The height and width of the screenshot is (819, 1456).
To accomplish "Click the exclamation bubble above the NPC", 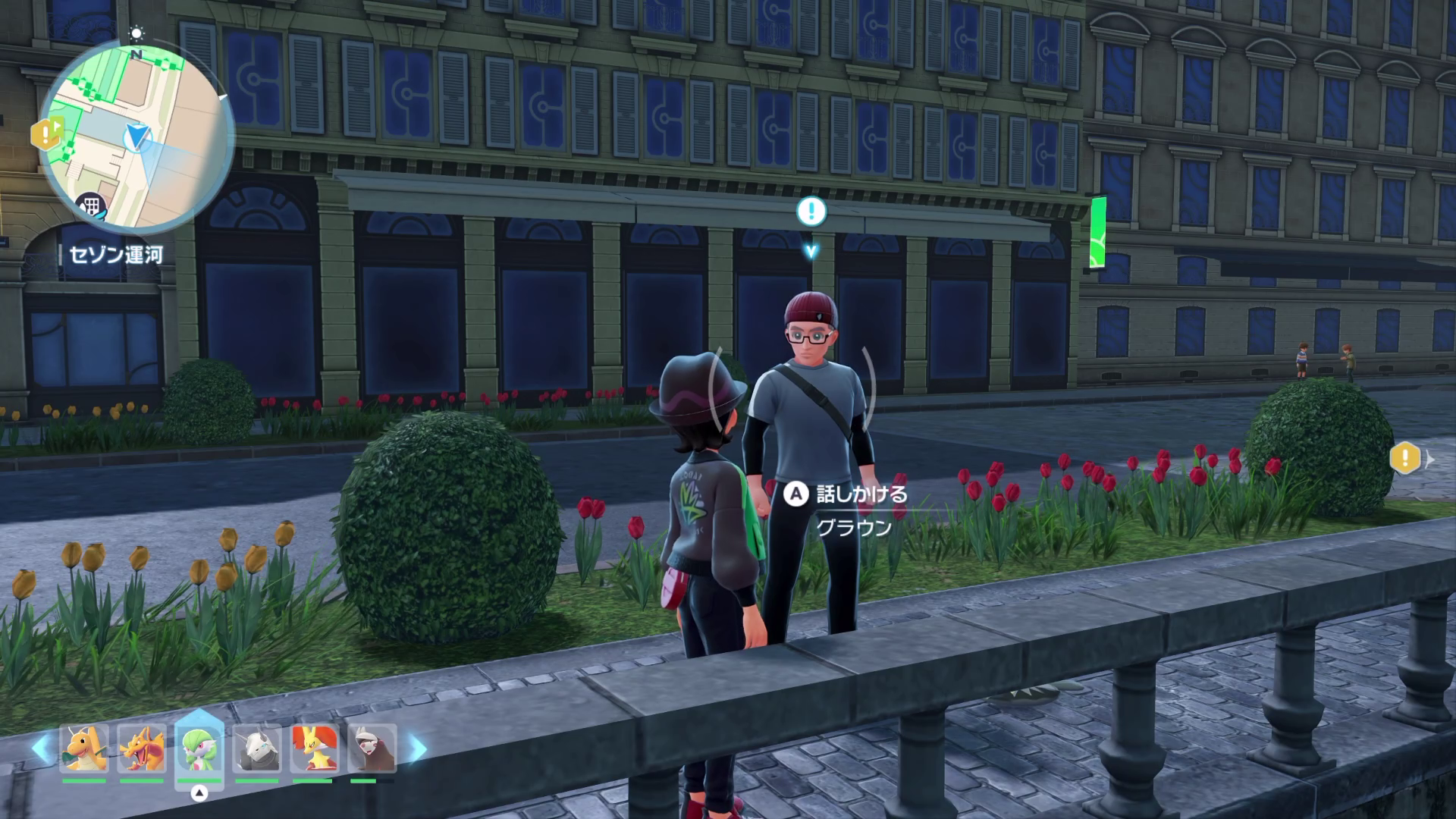I will click(x=811, y=211).
